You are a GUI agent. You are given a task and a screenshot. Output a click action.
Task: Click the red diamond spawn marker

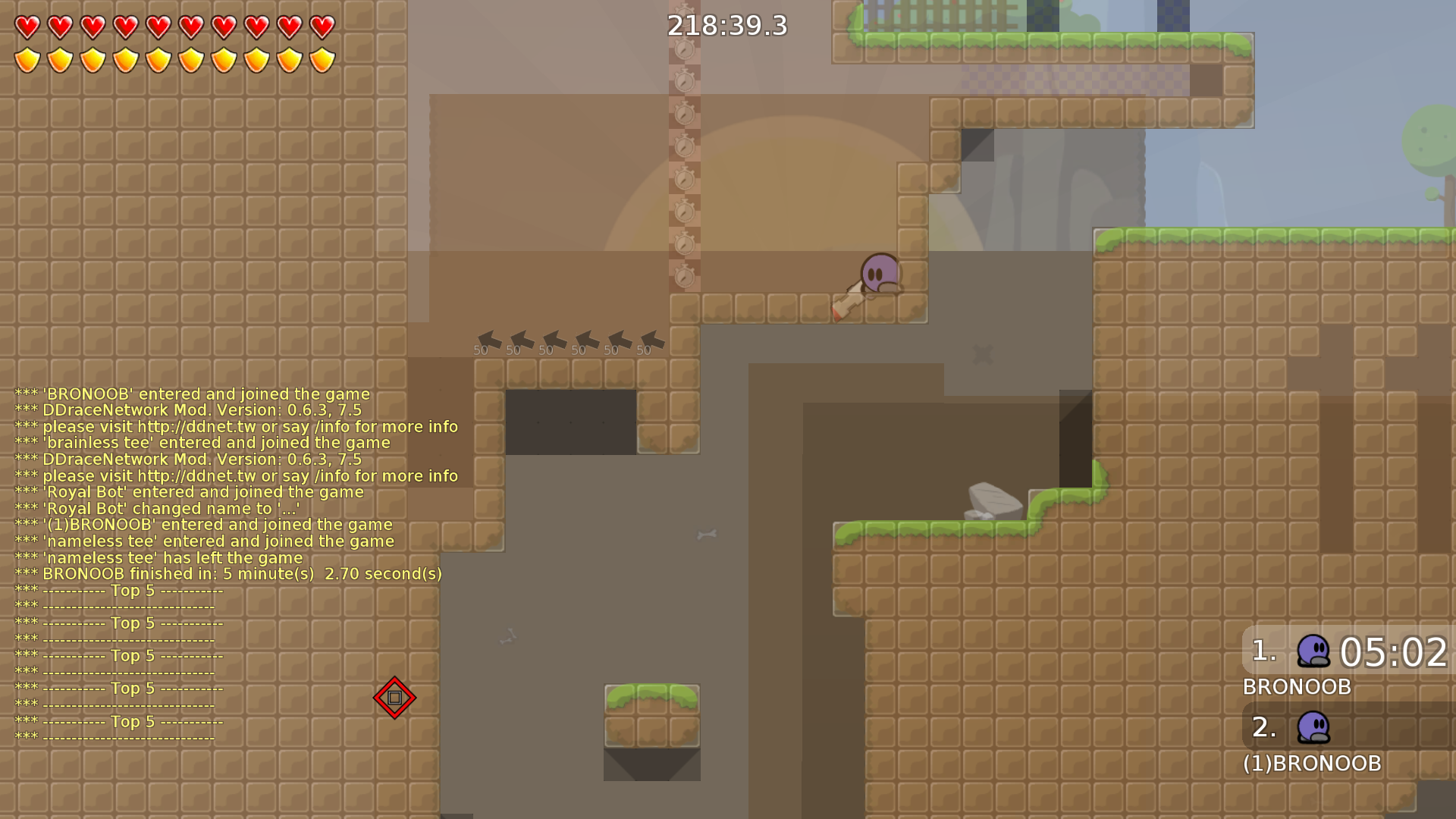(x=394, y=698)
